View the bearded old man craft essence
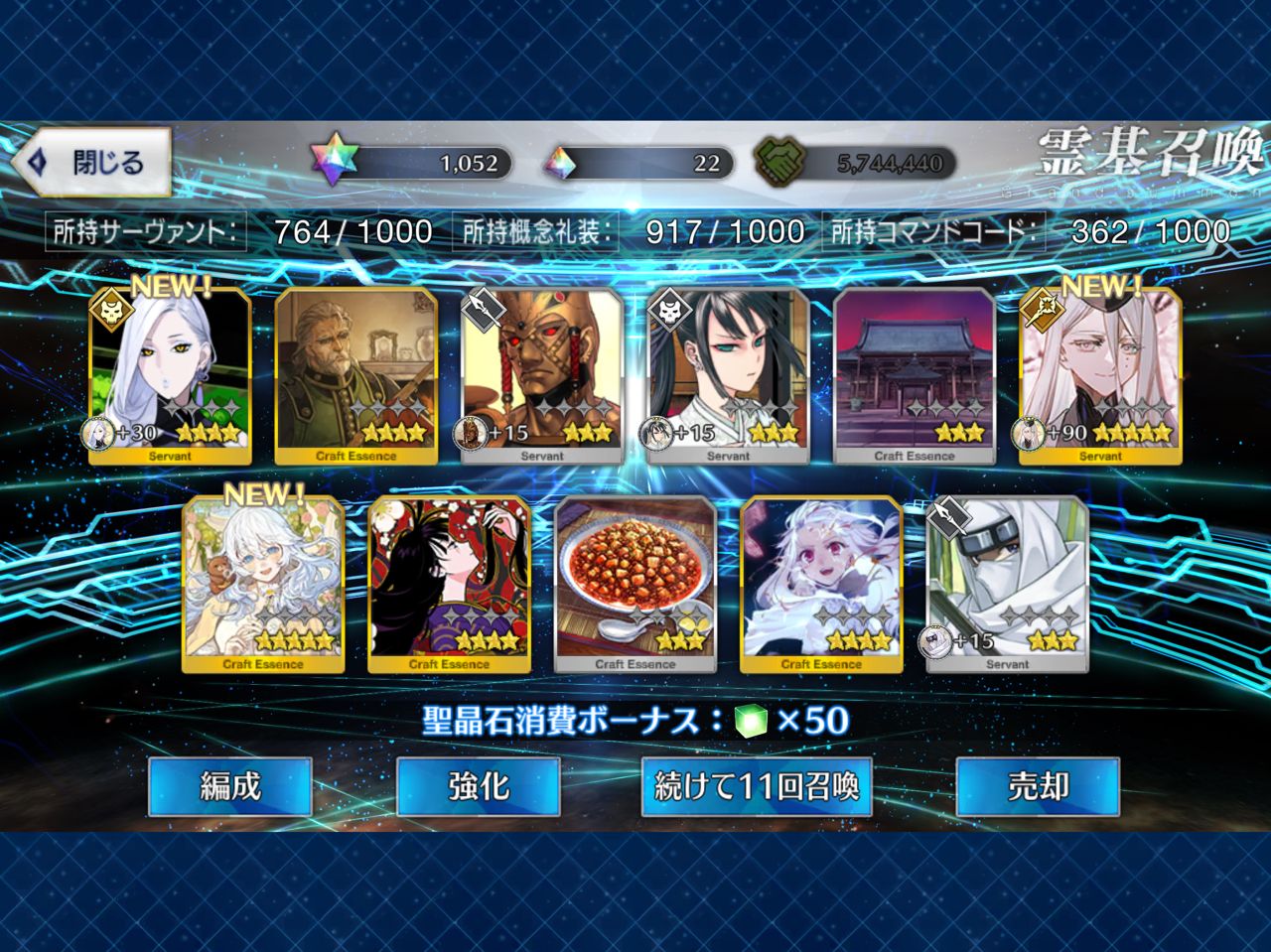The image size is (1271, 952). (x=356, y=377)
